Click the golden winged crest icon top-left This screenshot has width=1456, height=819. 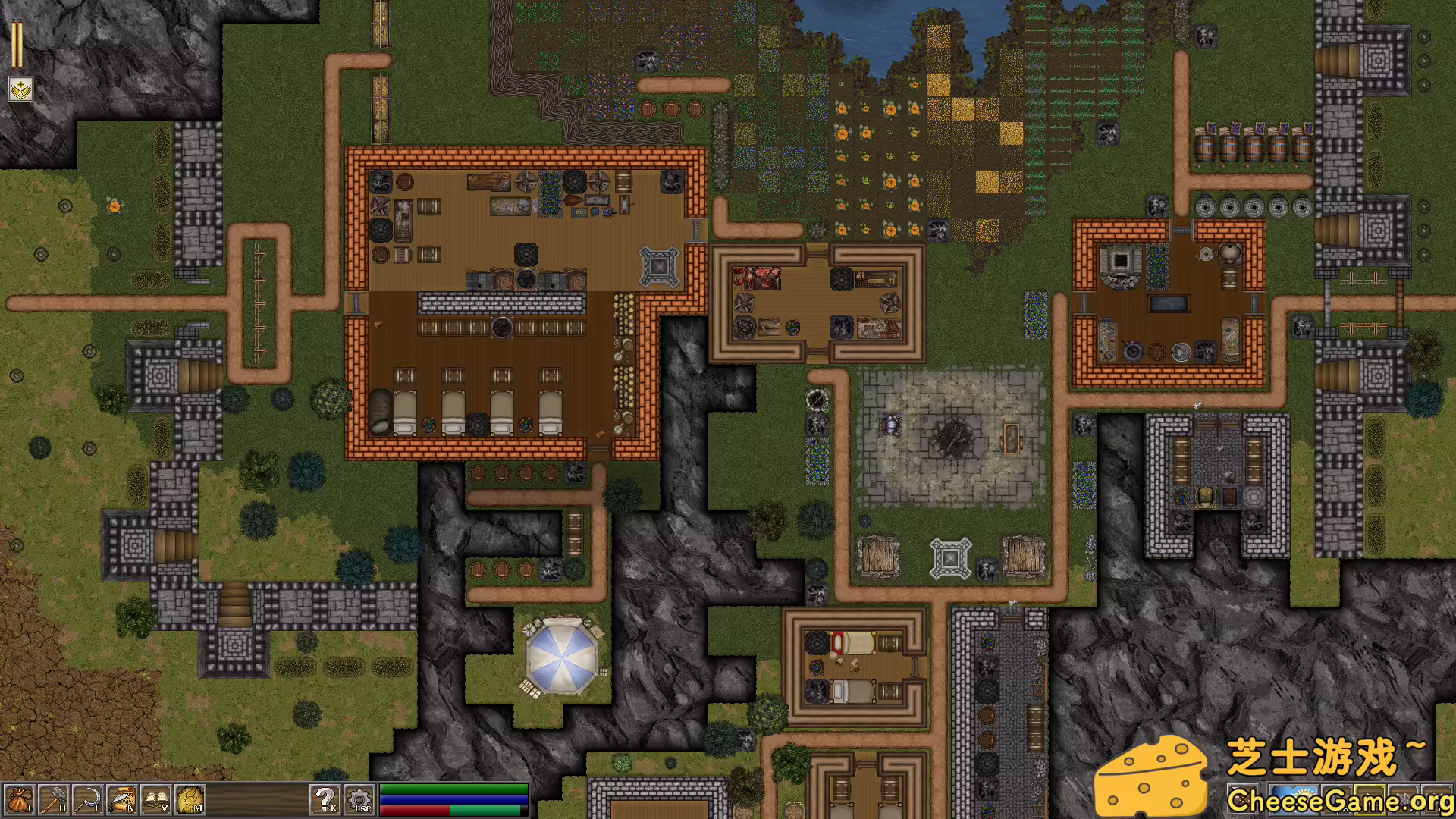[x=19, y=89]
